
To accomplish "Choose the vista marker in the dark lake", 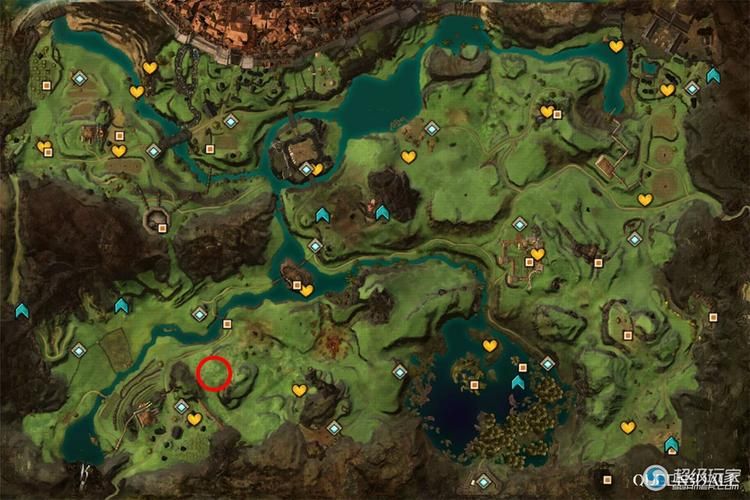I will [x=518, y=381].
